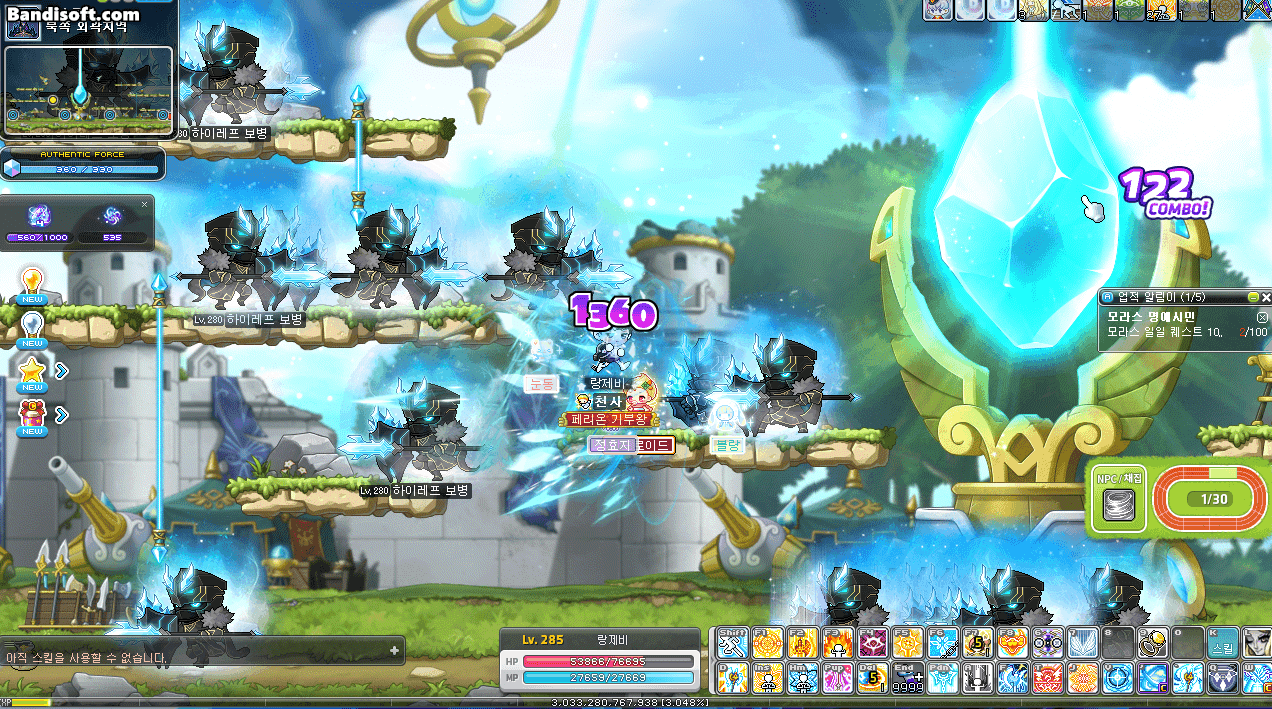1272x709 pixels.
Task: Expand the chat box with the plus button
Action: [394, 651]
